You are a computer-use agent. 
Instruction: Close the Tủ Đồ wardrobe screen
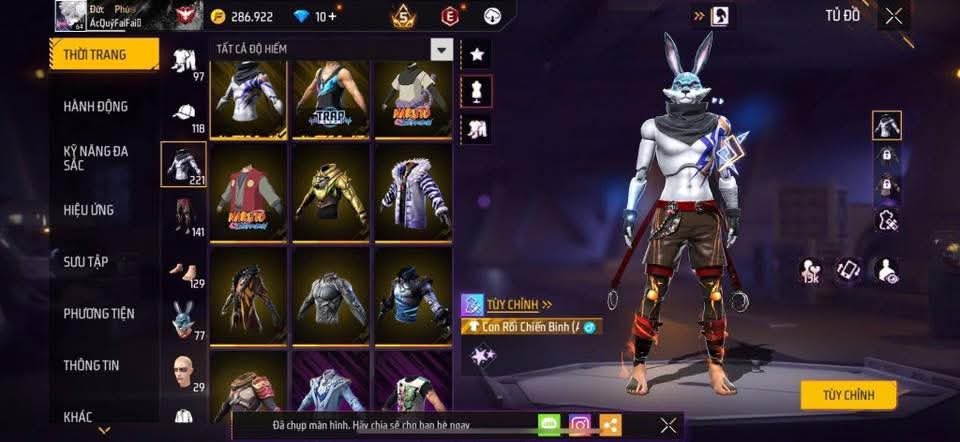pos(893,15)
